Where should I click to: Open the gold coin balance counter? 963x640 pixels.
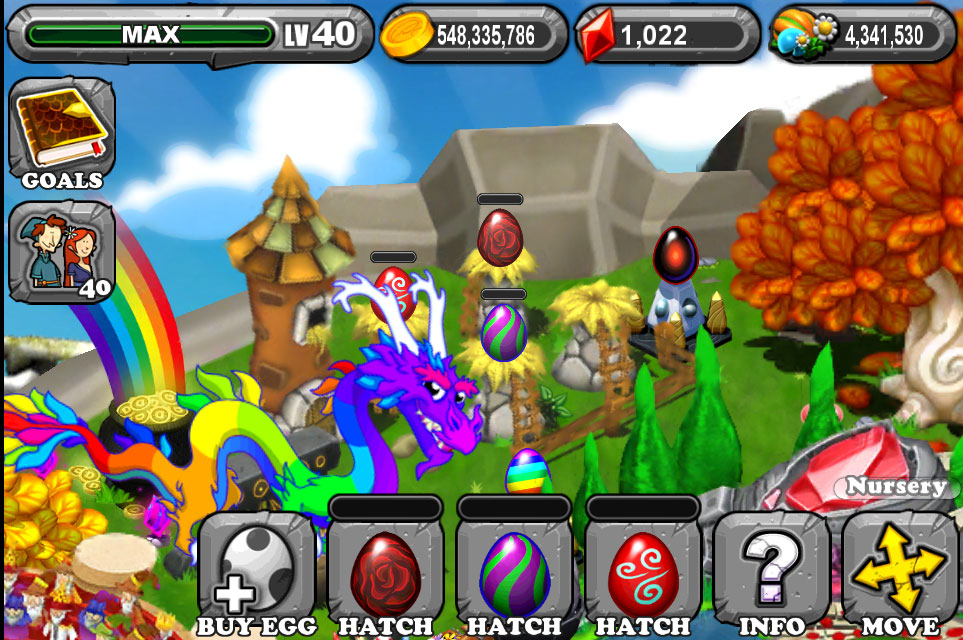point(472,36)
